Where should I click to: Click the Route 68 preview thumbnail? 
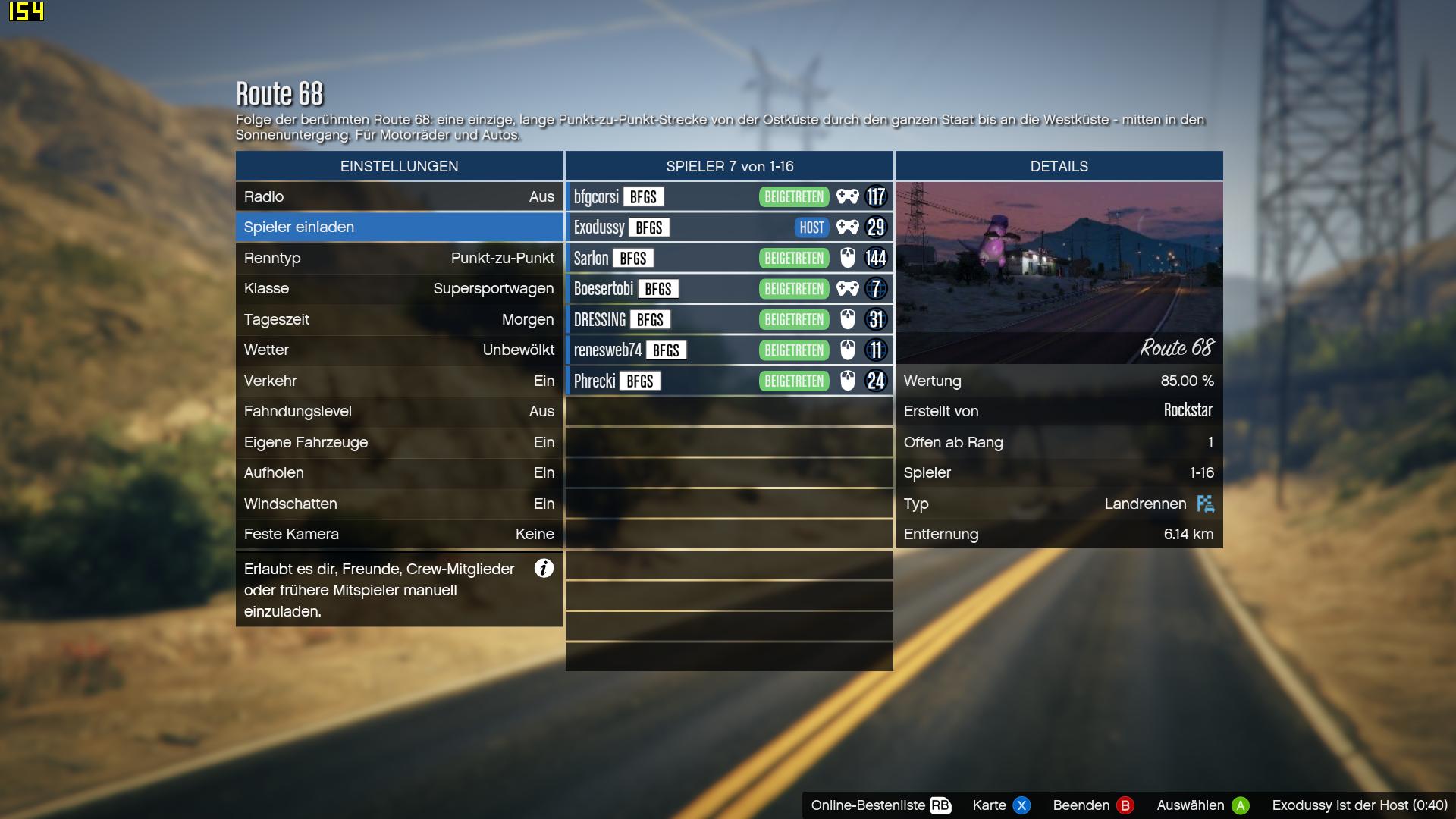coord(1059,272)
